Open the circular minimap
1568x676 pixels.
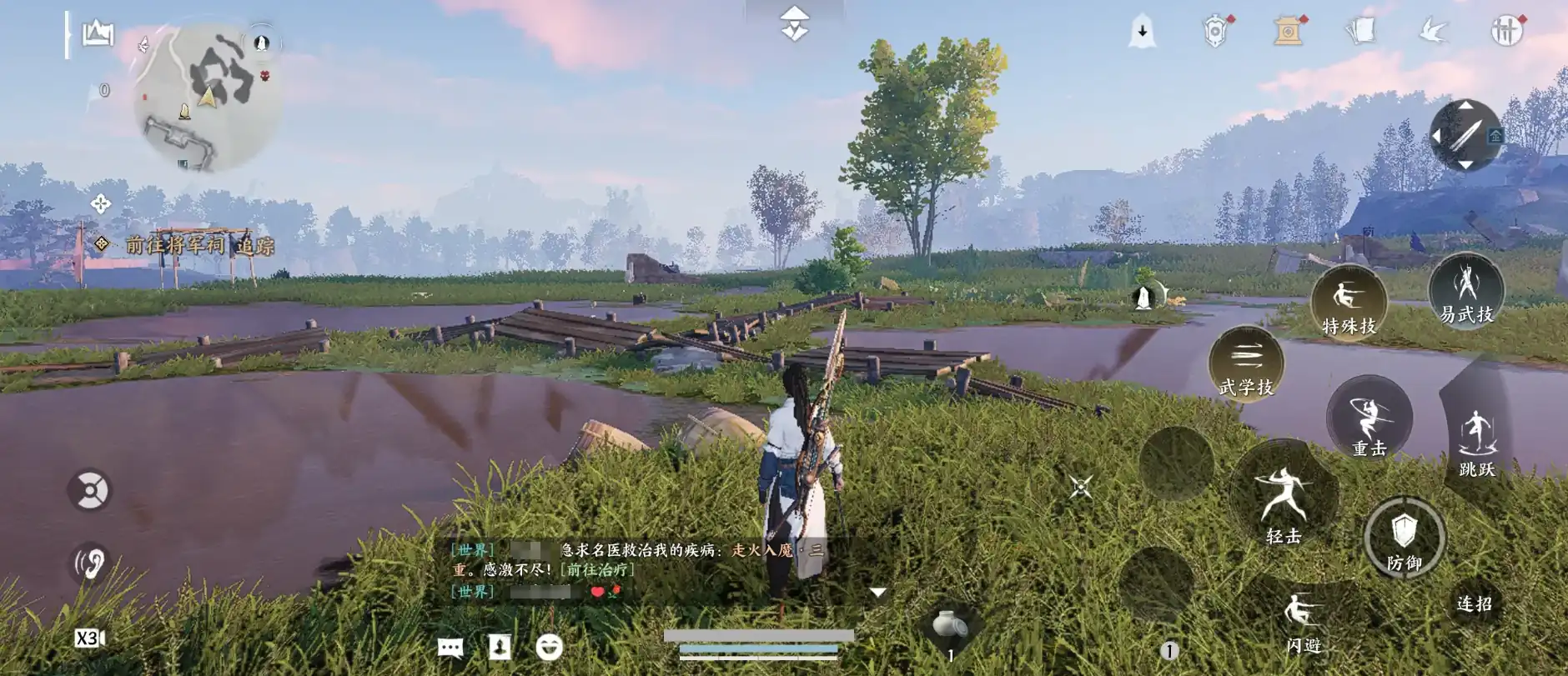pos(207,96)
